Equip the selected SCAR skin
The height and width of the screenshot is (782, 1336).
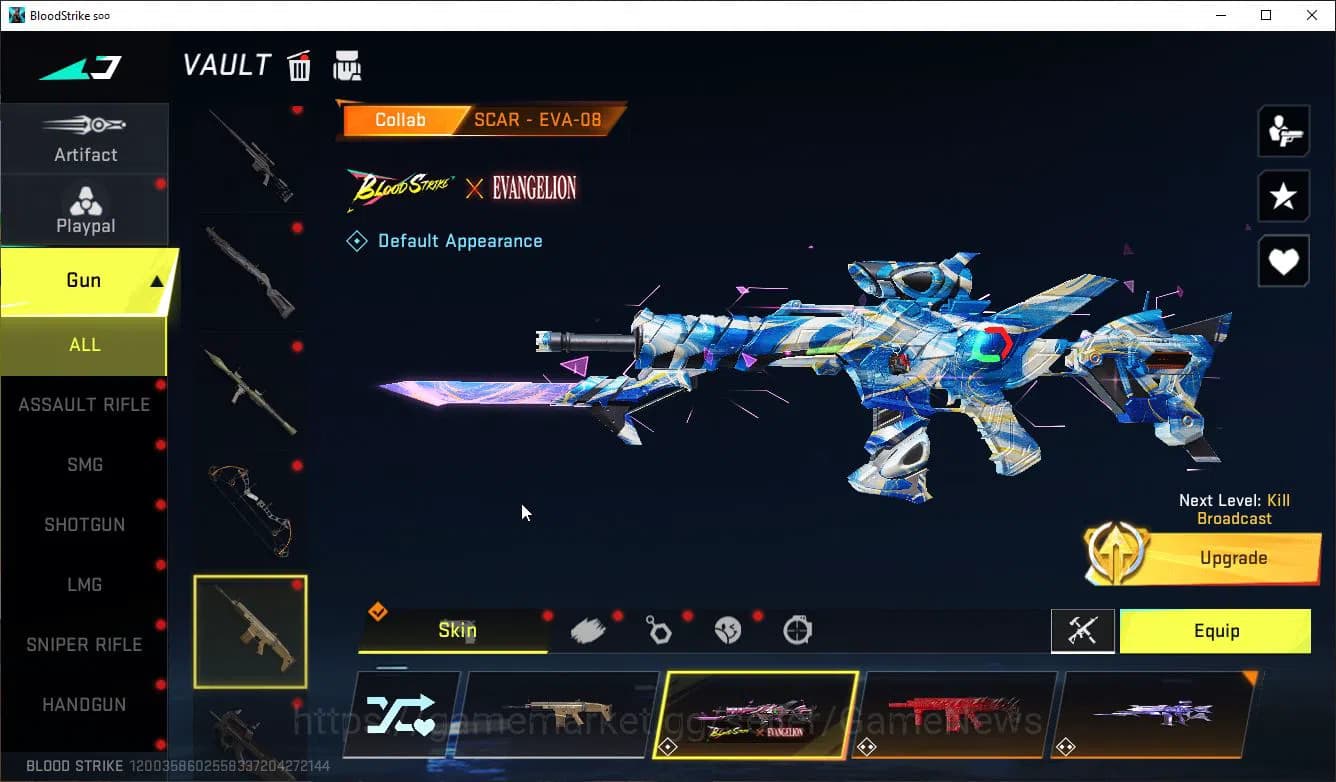[1215, 631]
